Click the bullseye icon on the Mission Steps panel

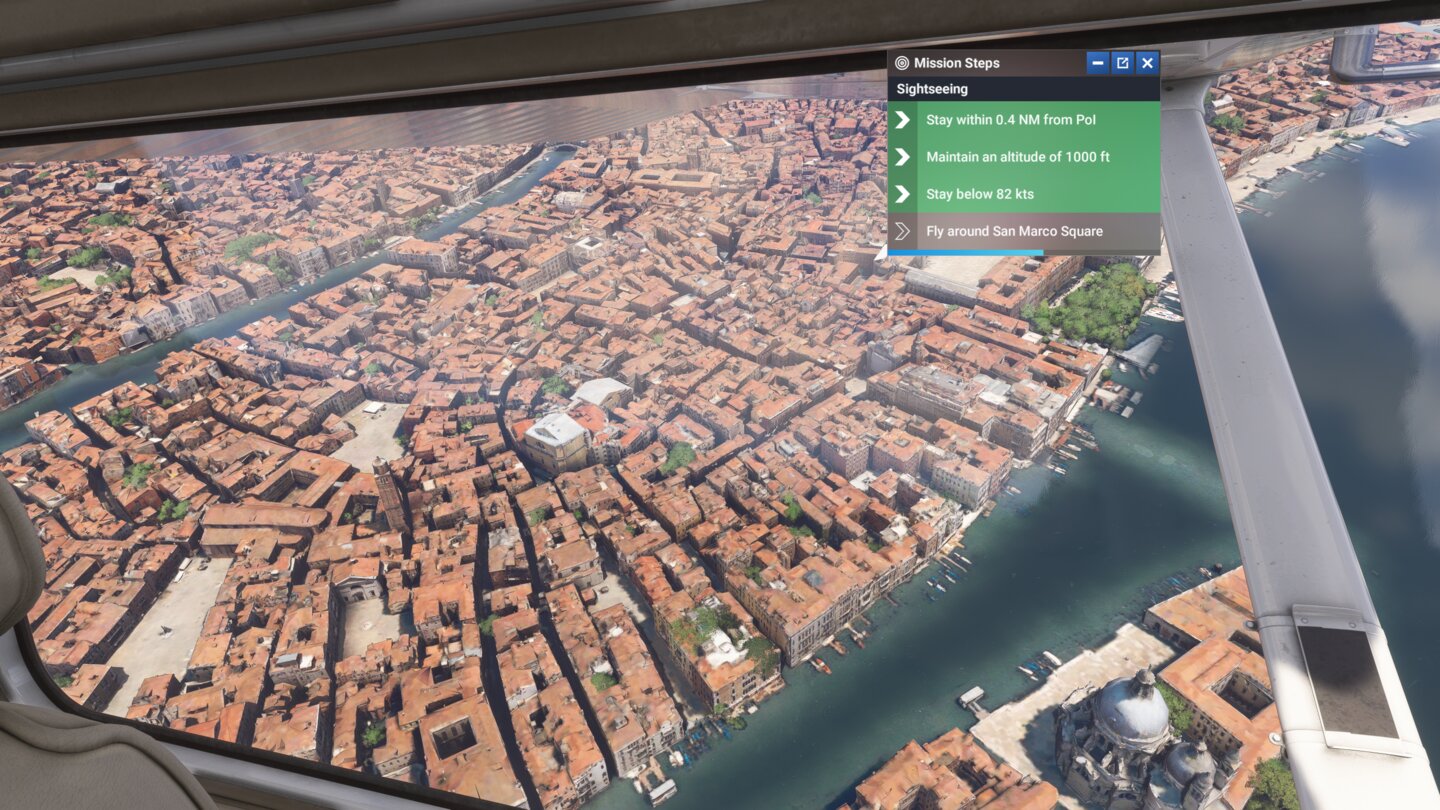click(901, 62)
